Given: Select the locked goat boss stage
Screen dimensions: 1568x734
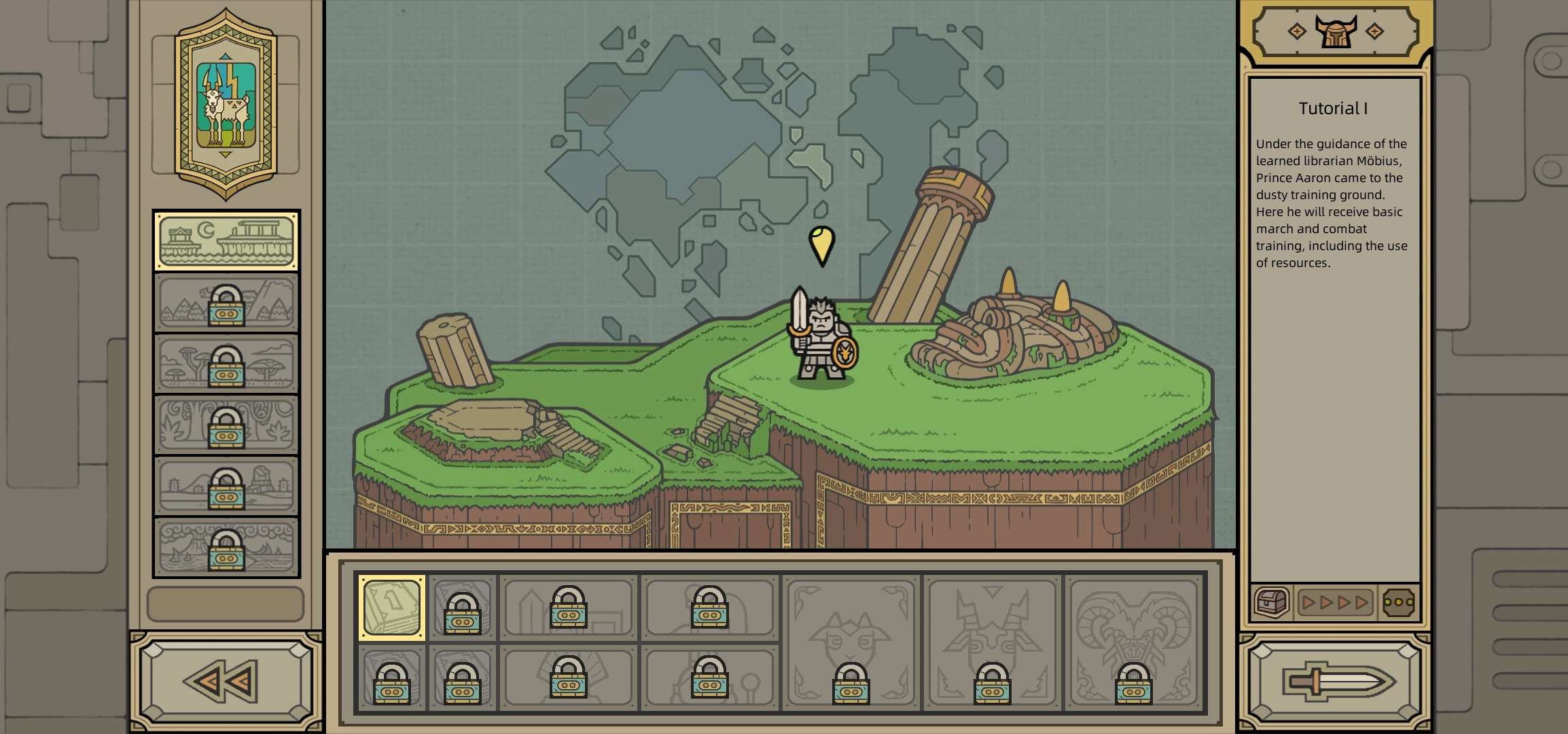Looking at the screenshot, I should coord(851,643).
